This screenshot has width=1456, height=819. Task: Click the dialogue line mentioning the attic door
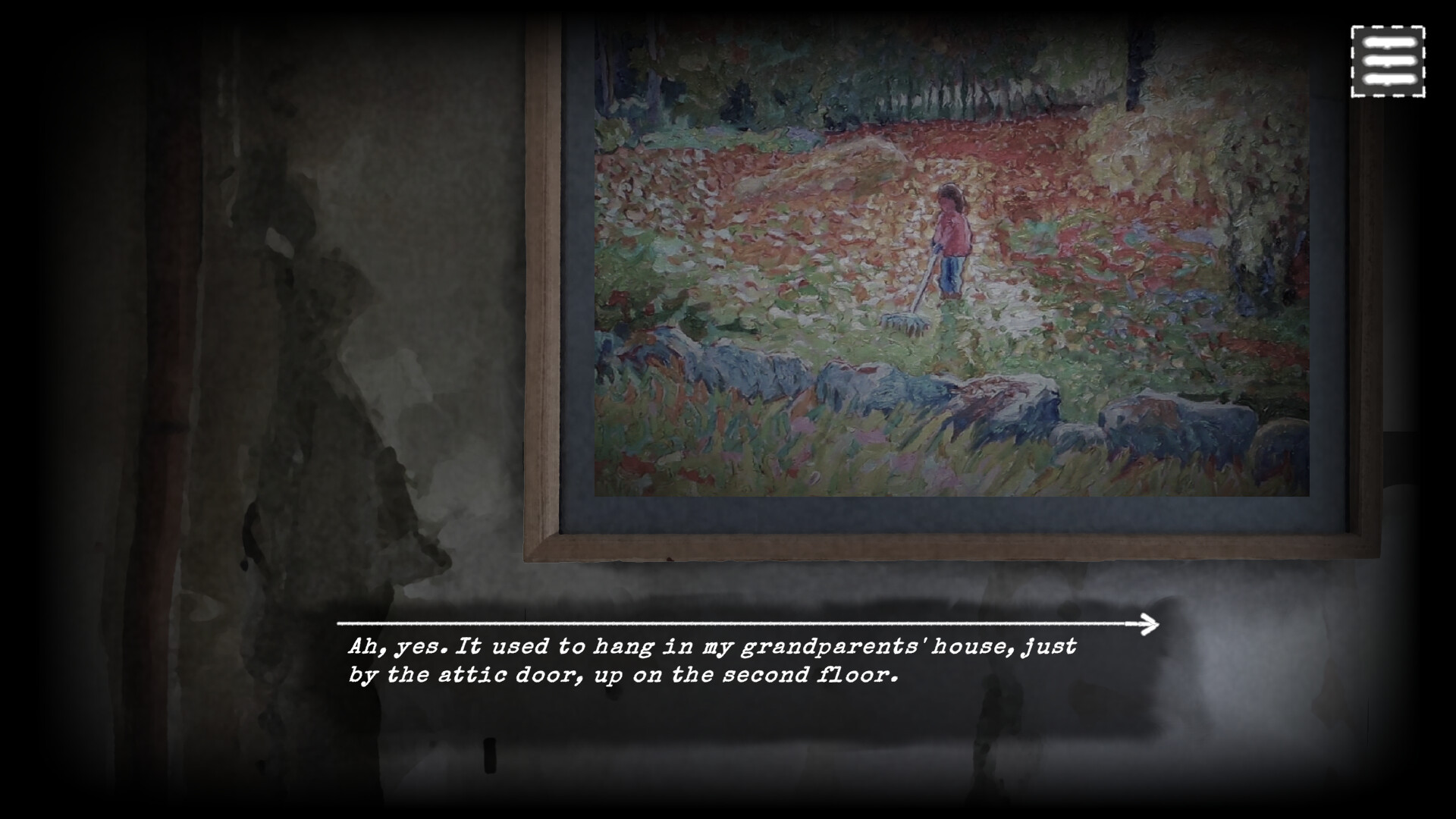pyautogui.click(x=622, y=673)
